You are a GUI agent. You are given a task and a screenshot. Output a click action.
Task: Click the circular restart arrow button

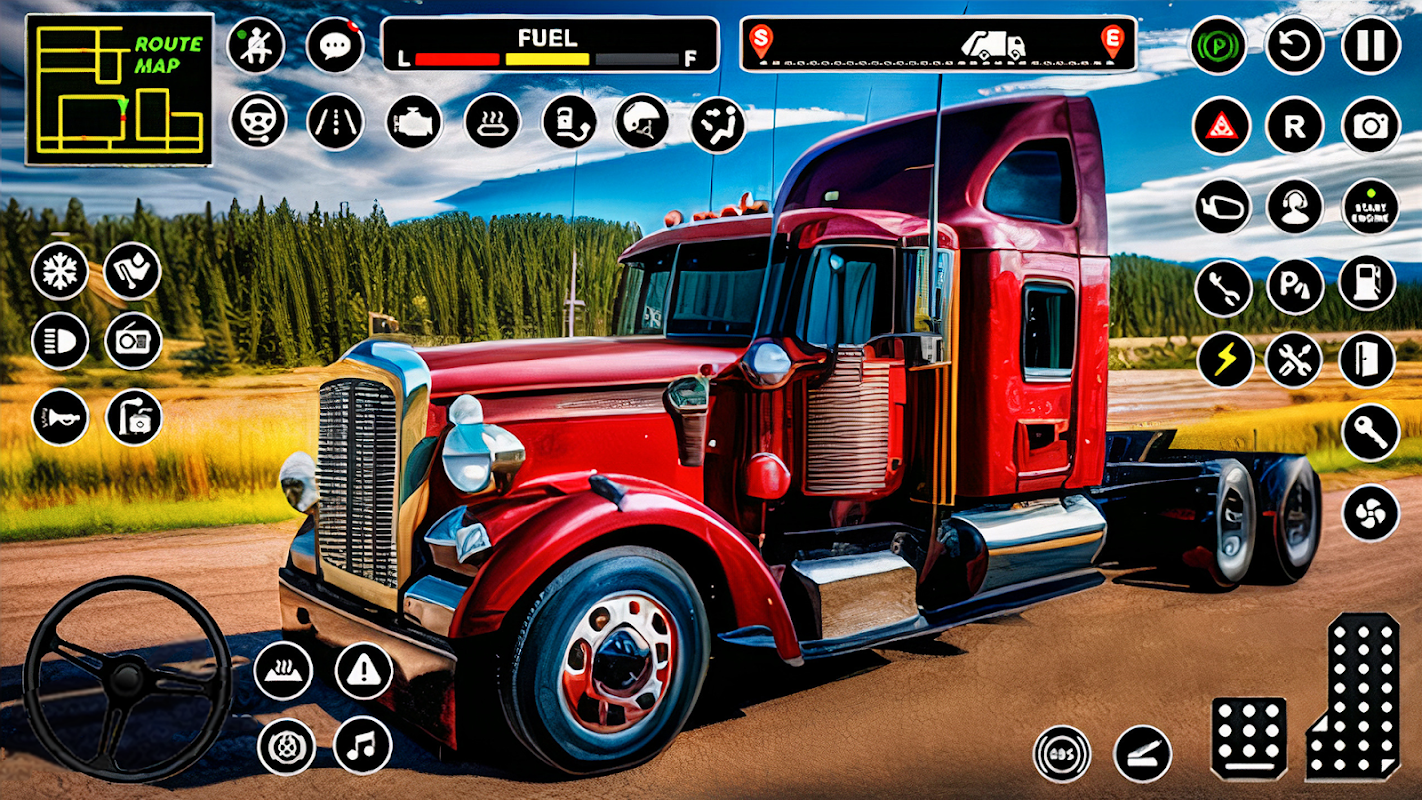1295,46
